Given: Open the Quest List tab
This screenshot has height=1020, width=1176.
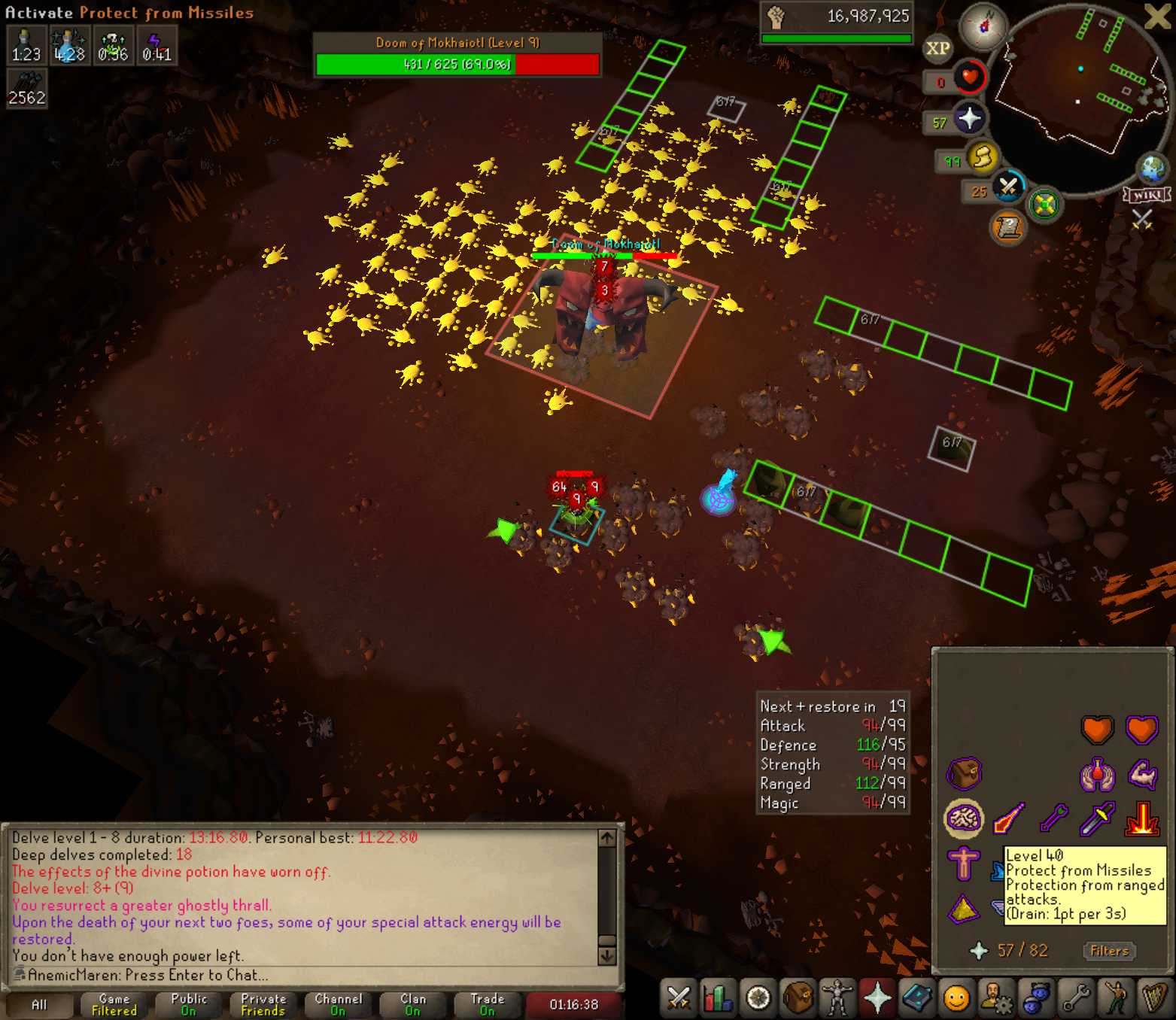Looking at the screenshot, I should click(758, 998).
